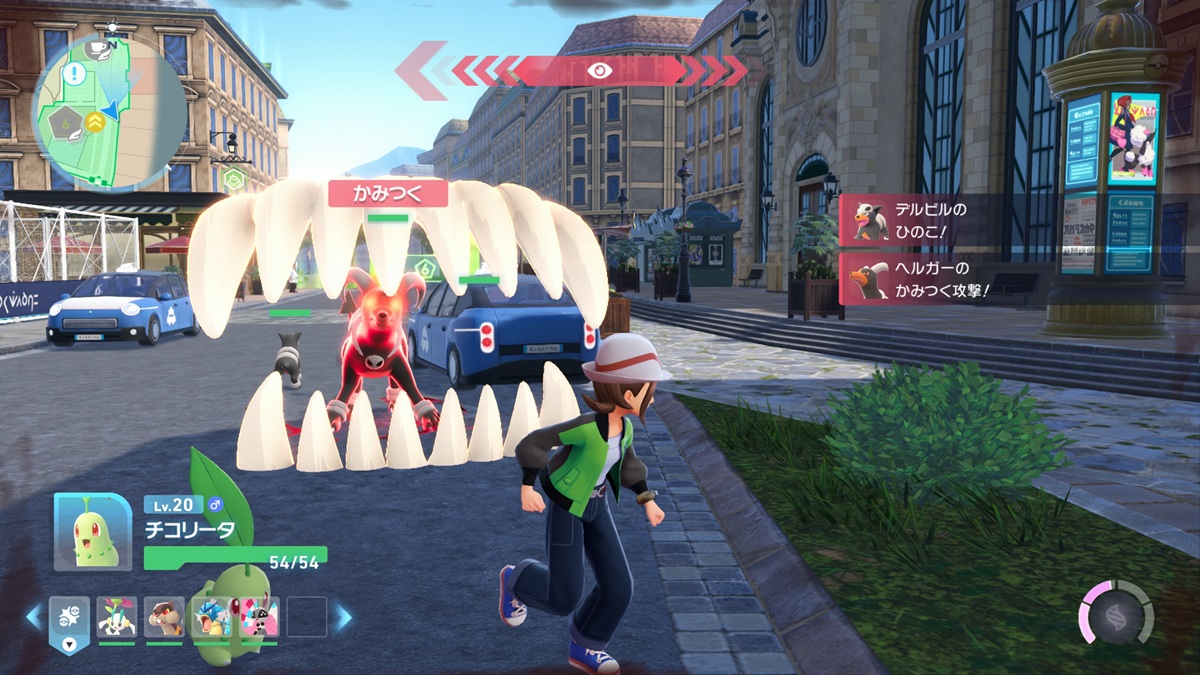Click the left arrow beside the party bar
This screenshot has height=675, width=1200.
tap(34, 617)
